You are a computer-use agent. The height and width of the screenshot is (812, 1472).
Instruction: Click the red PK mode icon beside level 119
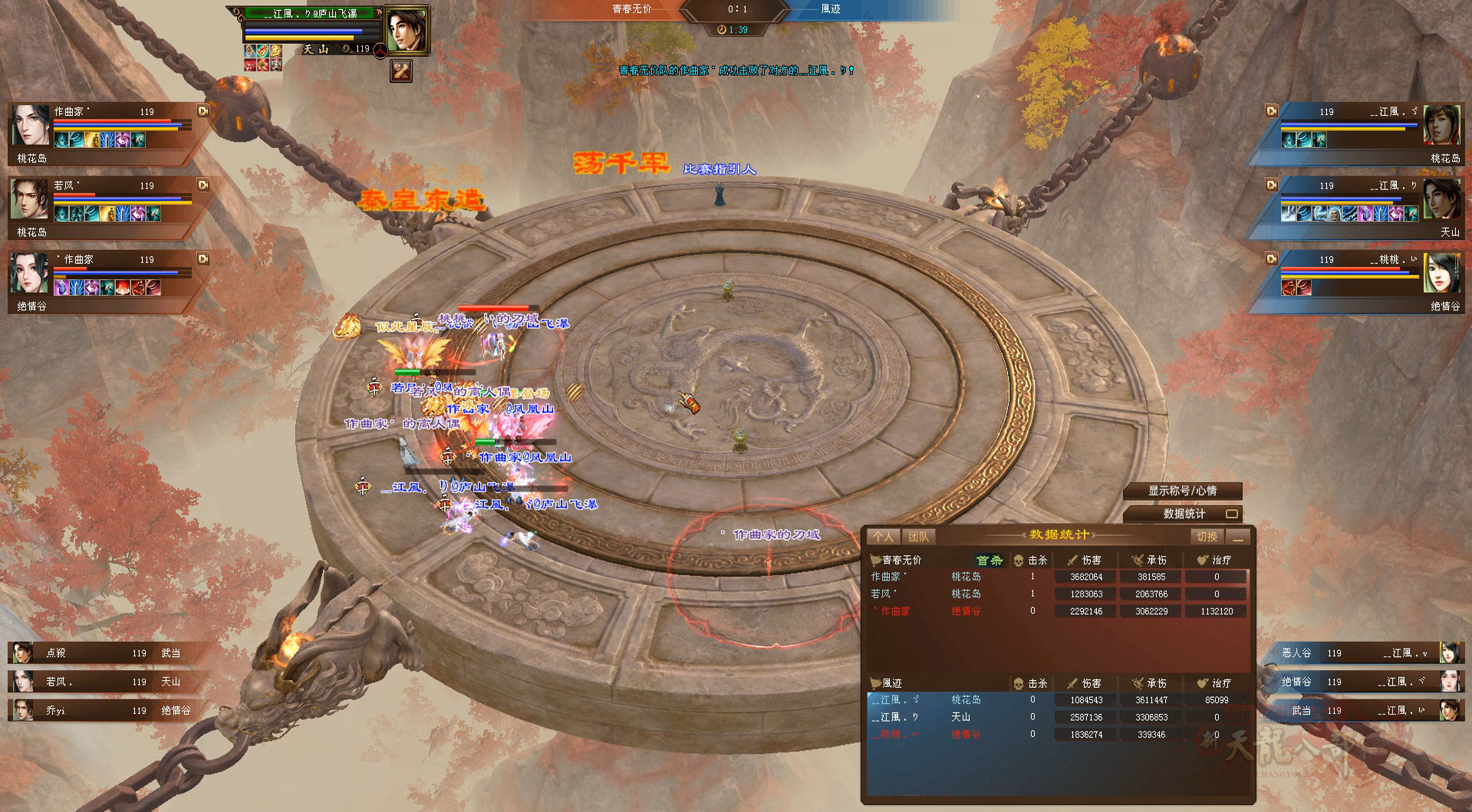pyautogui.click(x=380, y=51)
